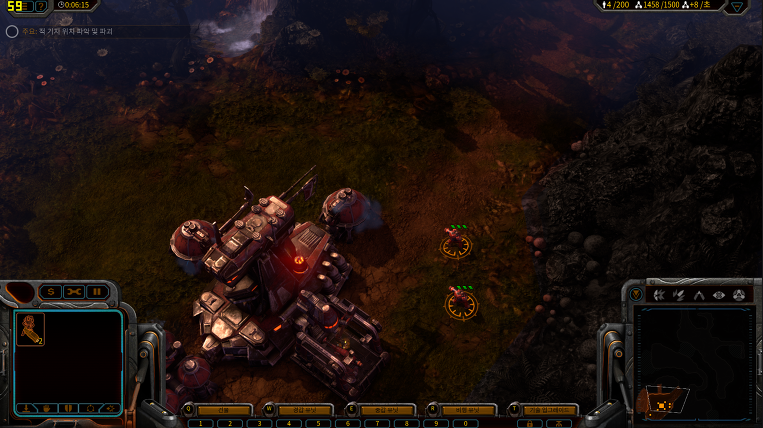Select the unit portrait in the selection panel
The height and width of the screenshot is (428, 763).
tap(30, 328)
